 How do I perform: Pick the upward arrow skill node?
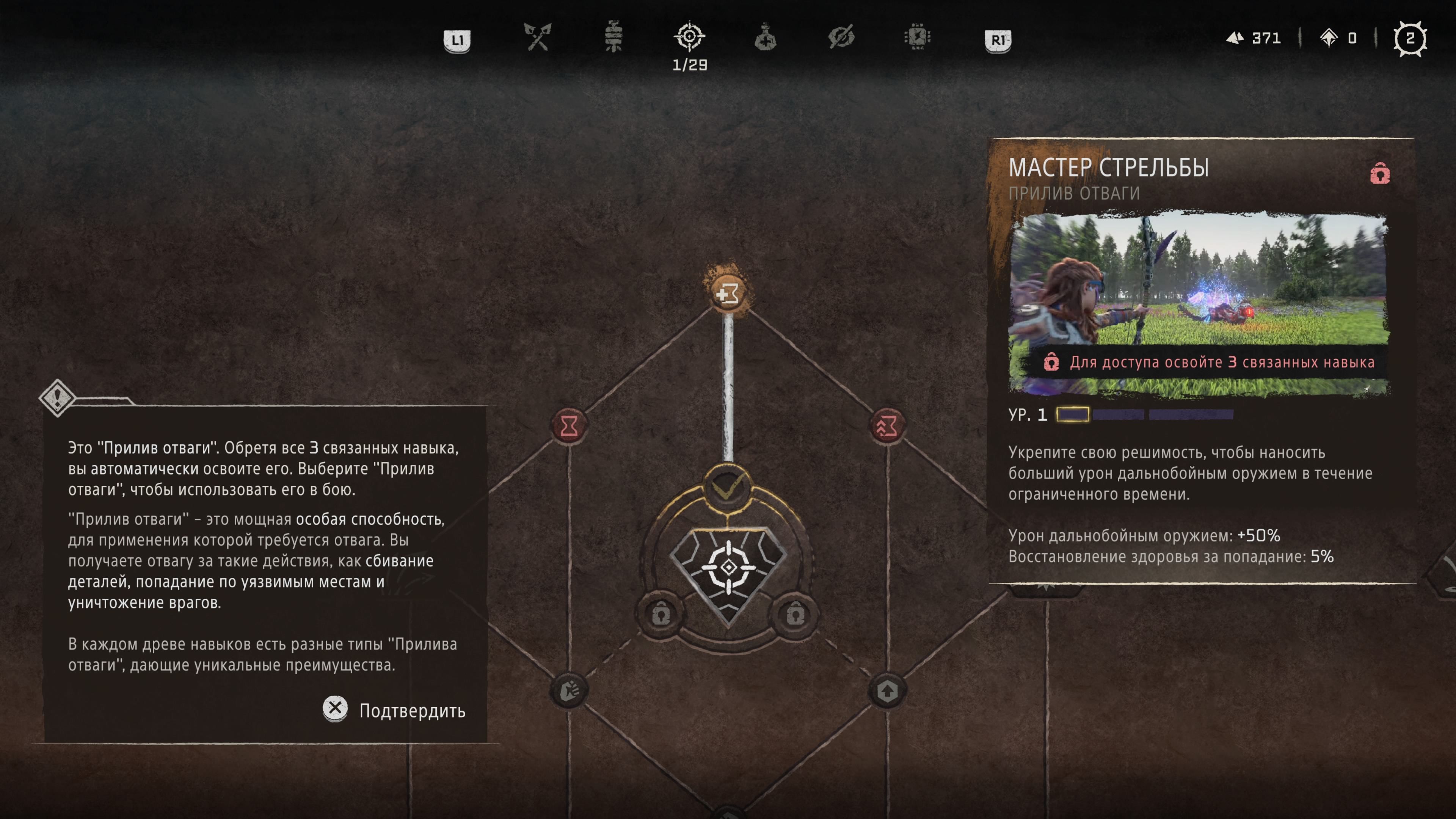(887, 690)
